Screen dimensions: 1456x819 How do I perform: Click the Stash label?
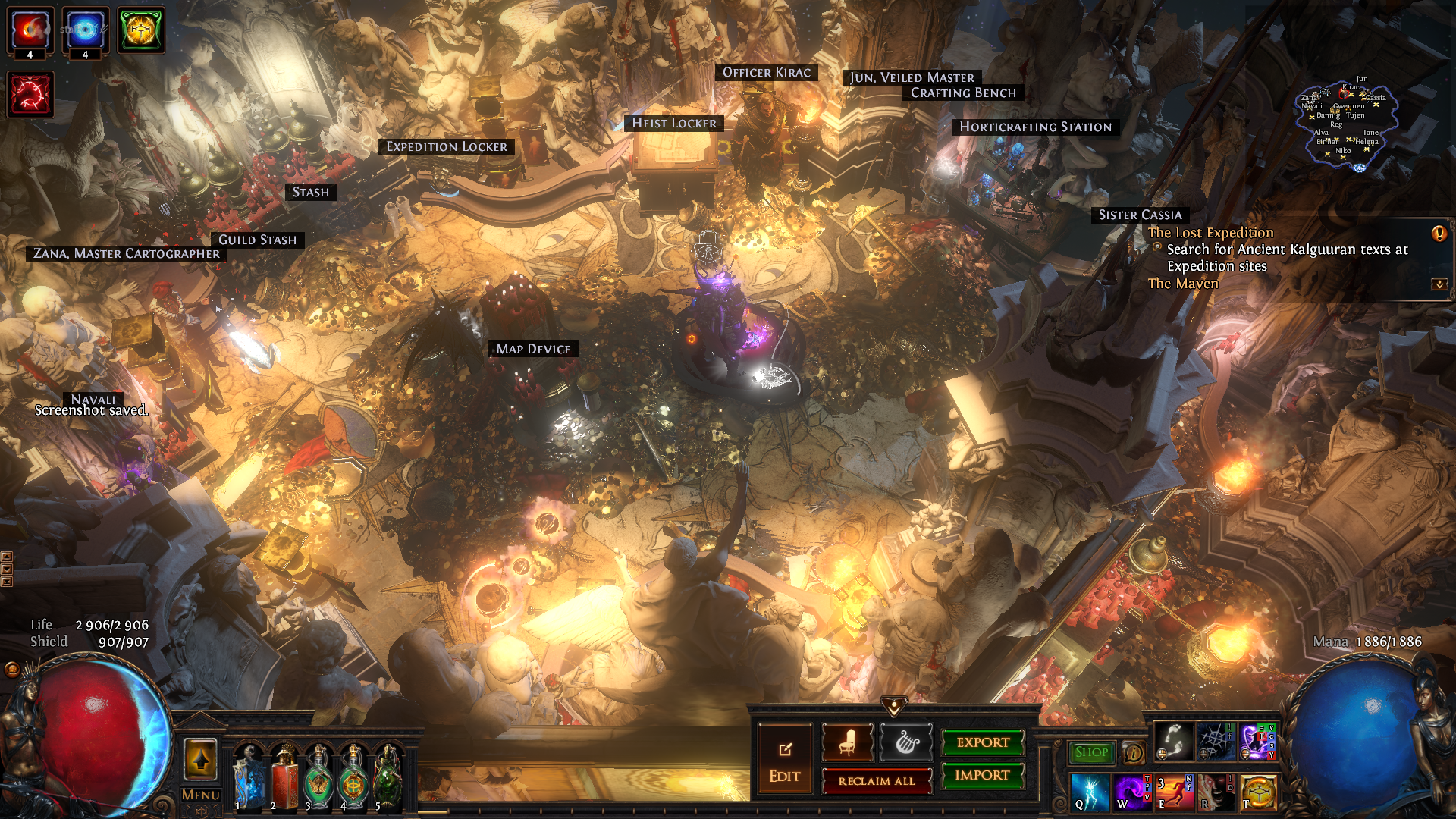tap(311, 193)
